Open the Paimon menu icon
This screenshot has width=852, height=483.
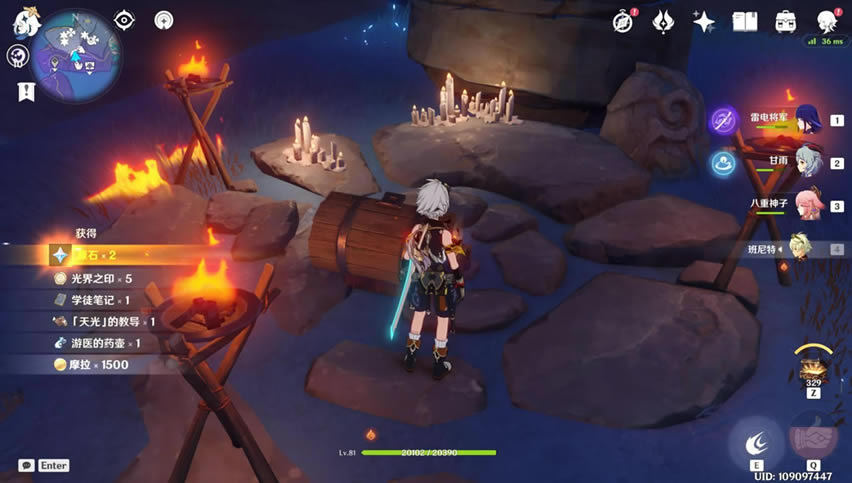pos(25,24)
